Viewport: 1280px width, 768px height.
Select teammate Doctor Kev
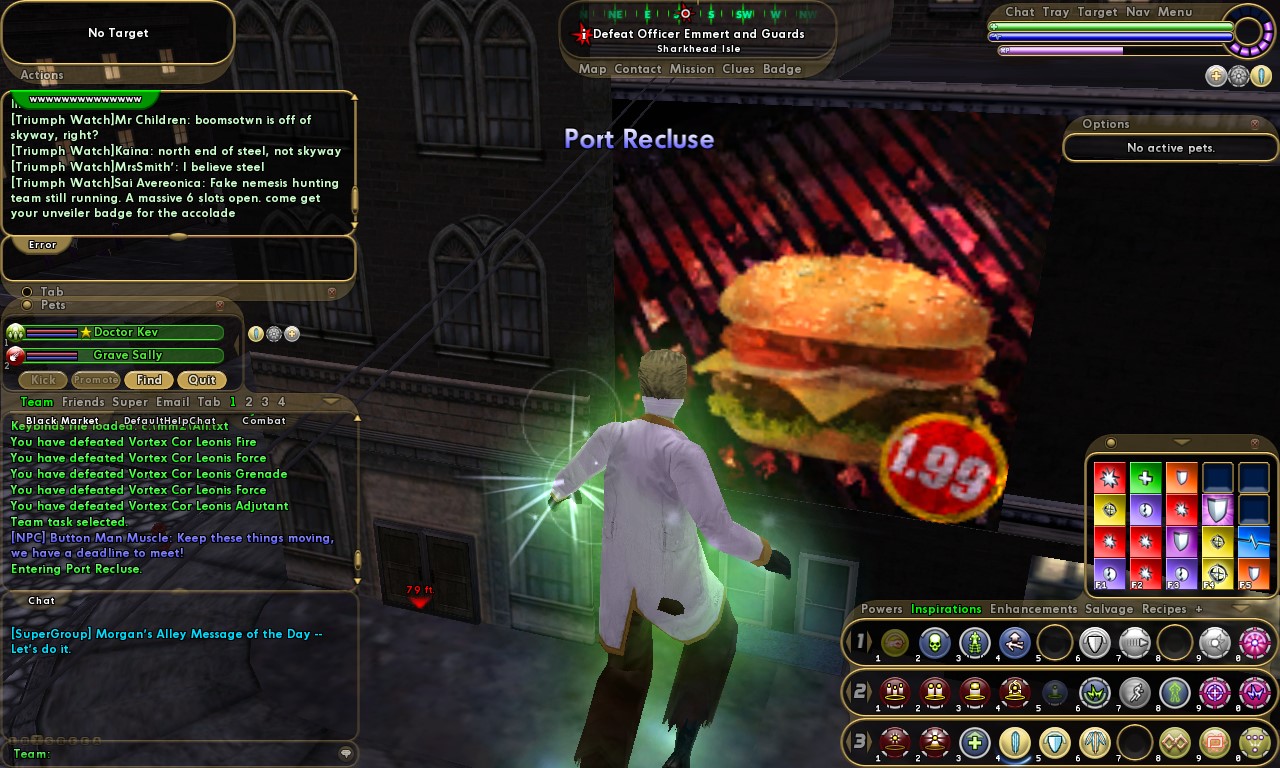[125, 332]
